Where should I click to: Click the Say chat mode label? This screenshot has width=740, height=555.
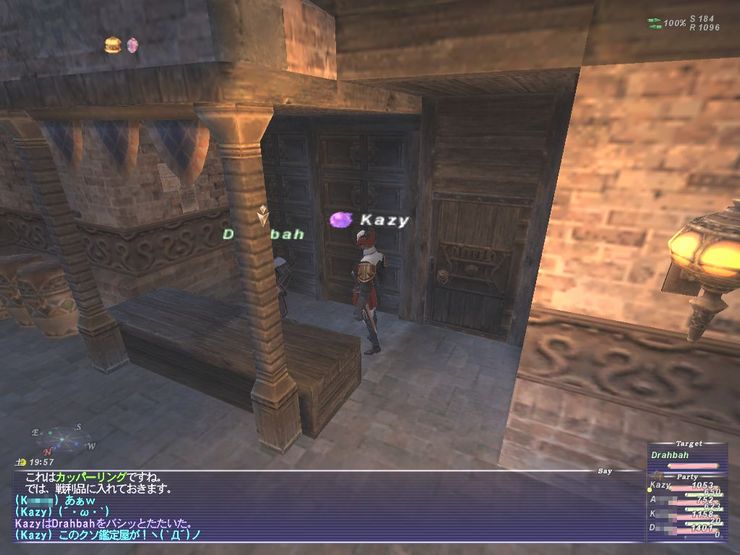603,467
